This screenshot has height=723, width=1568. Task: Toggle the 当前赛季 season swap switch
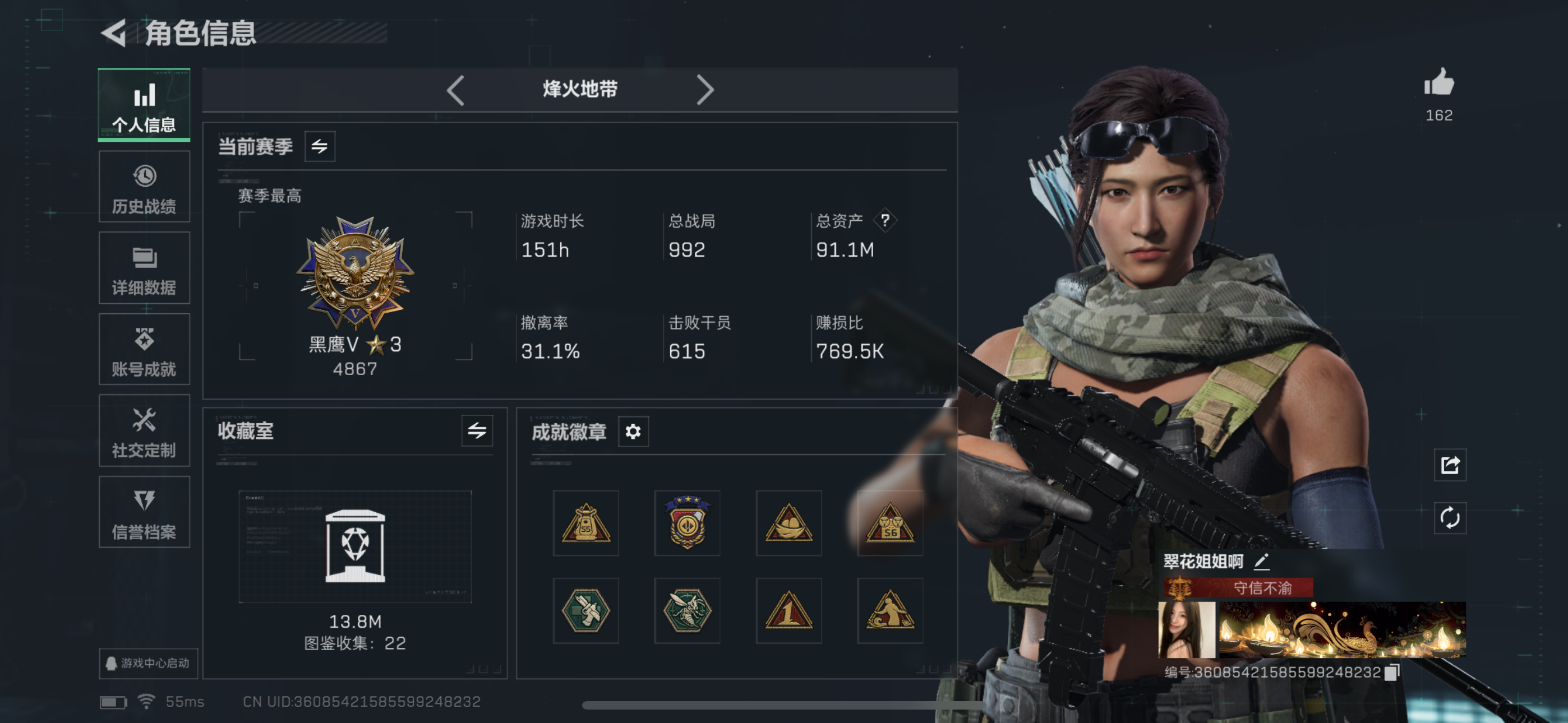(x=321, y=146)
